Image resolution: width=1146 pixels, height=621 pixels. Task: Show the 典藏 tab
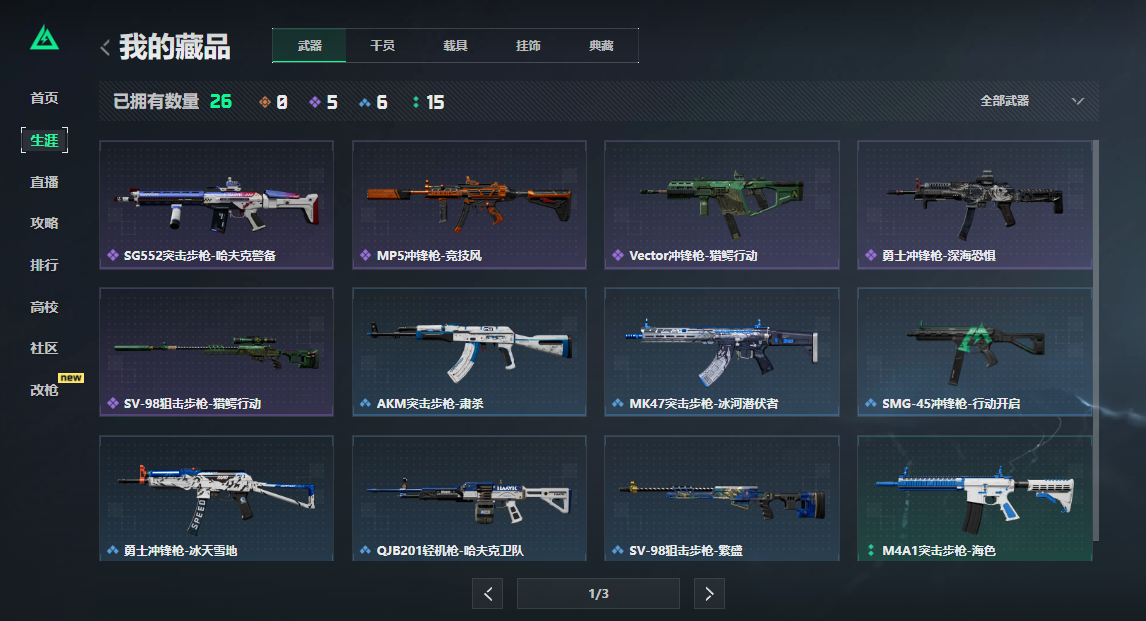point(601,46)
